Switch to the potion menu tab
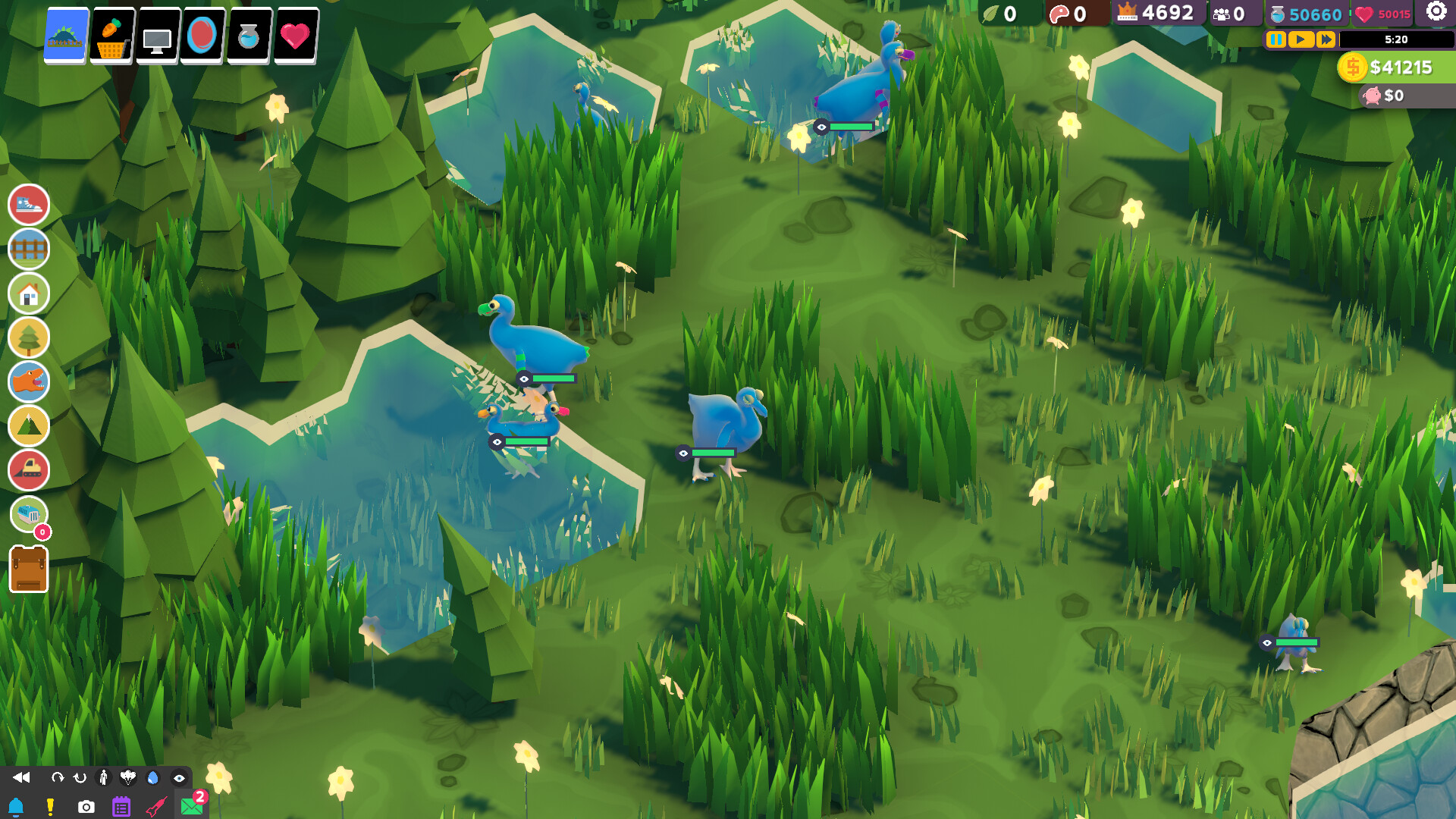The image size is (1456, 819). tap(249, 33)
